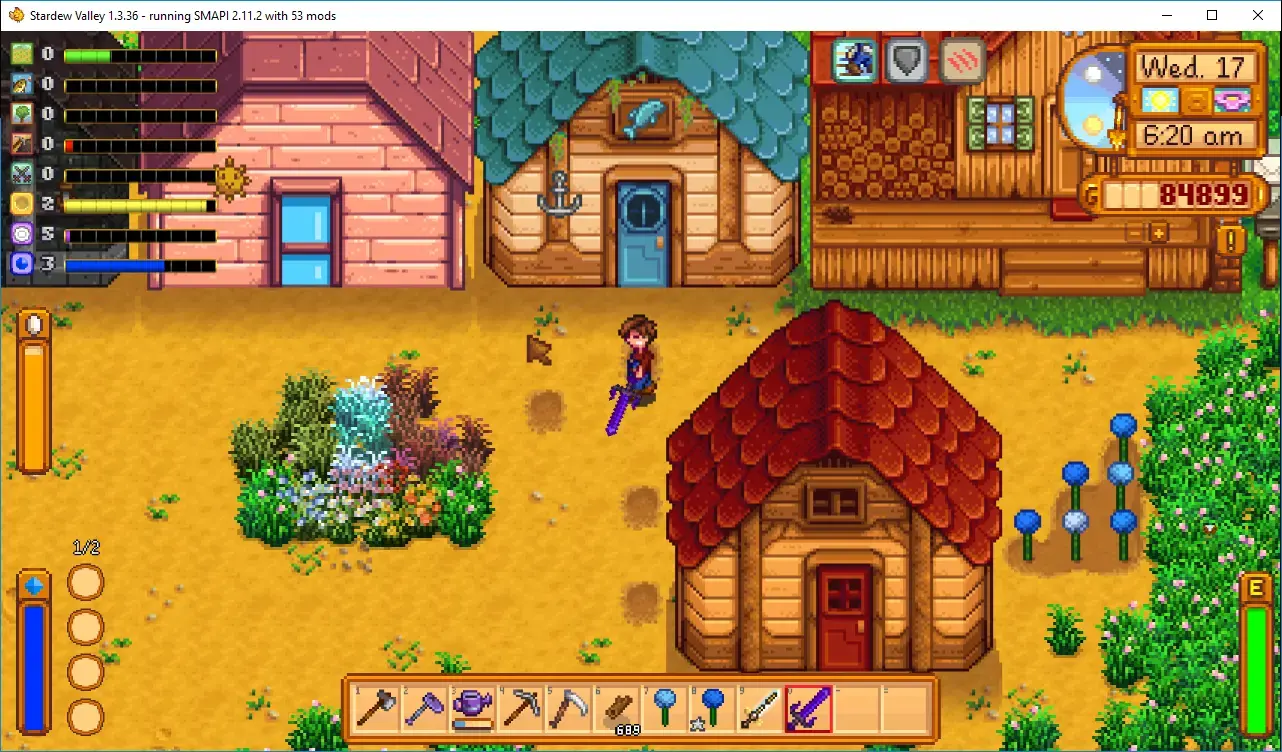
Task: Select the highlighted purple galaxy sword slot
Action: (807, 709)
